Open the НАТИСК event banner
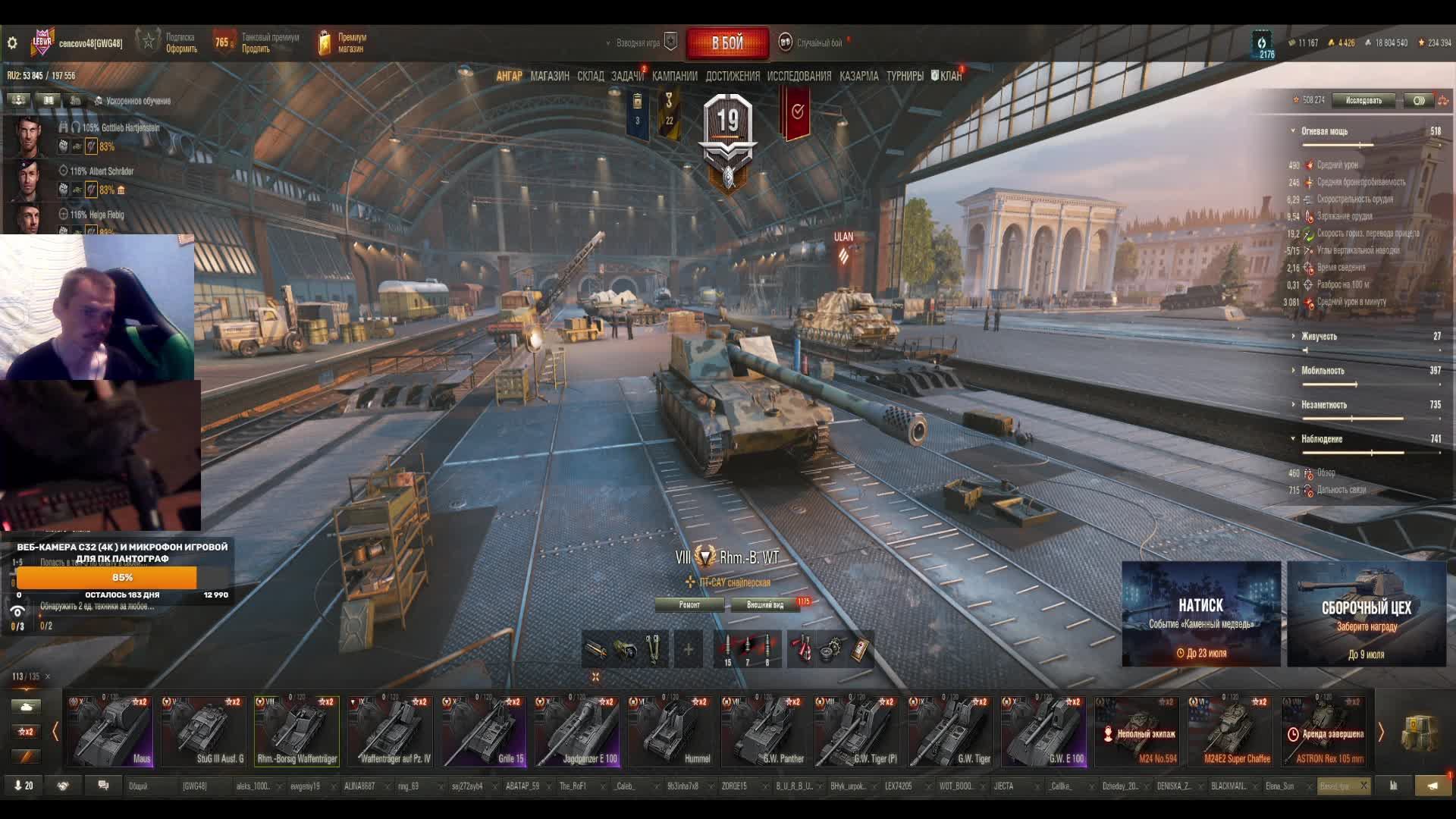Image resolution: width=1456 pixels, height=819 pixels. (x=1200, y=613)
